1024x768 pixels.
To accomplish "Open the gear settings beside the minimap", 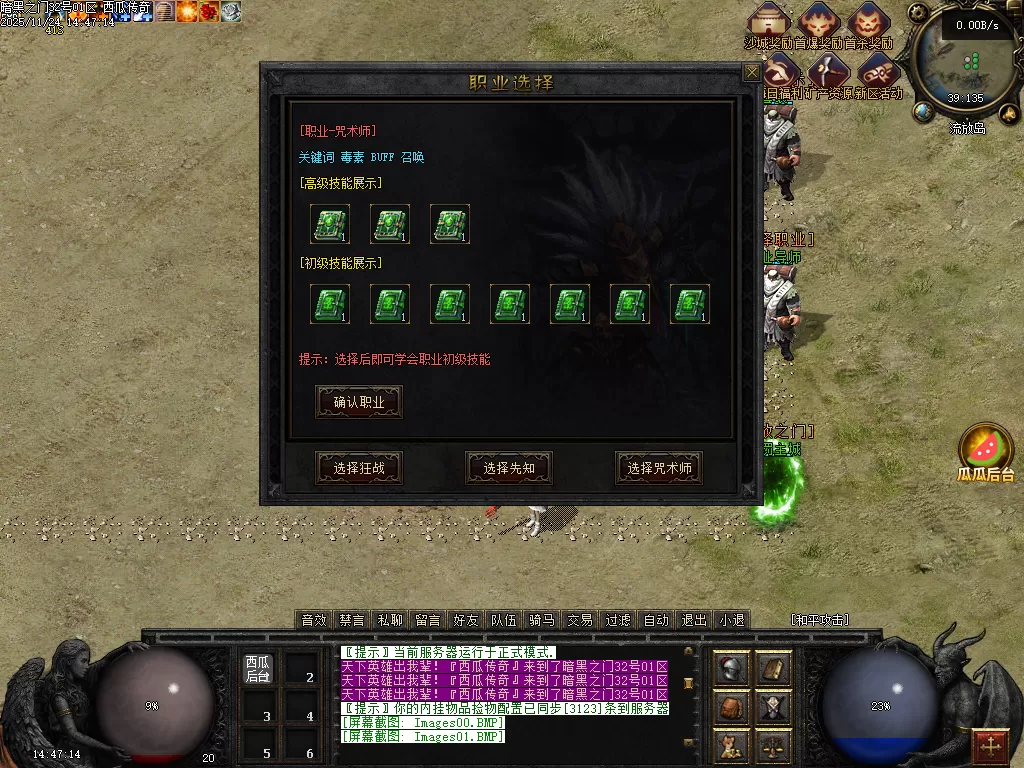I will point(920,14).
